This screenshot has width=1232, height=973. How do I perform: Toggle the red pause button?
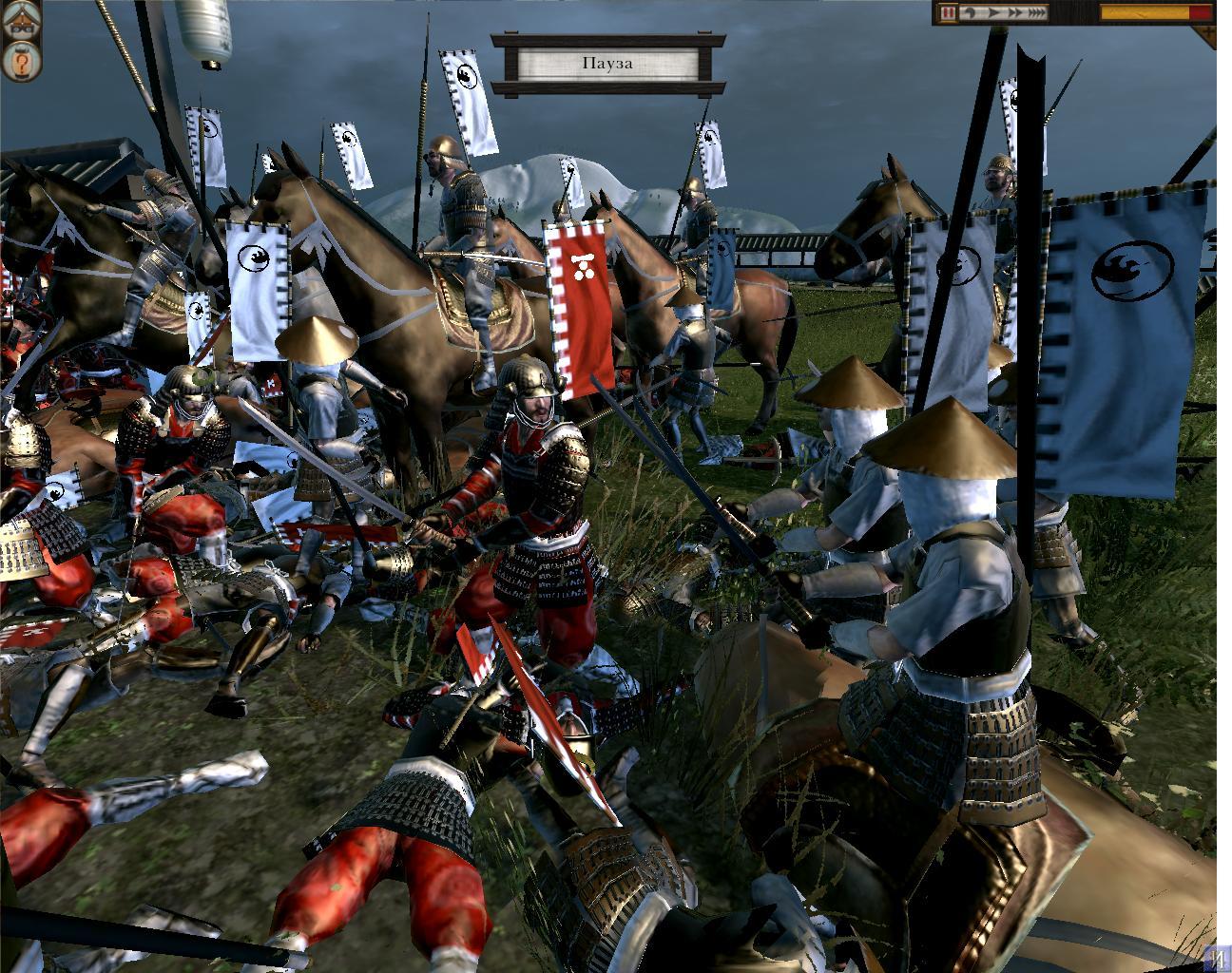[x=948, y=13]
